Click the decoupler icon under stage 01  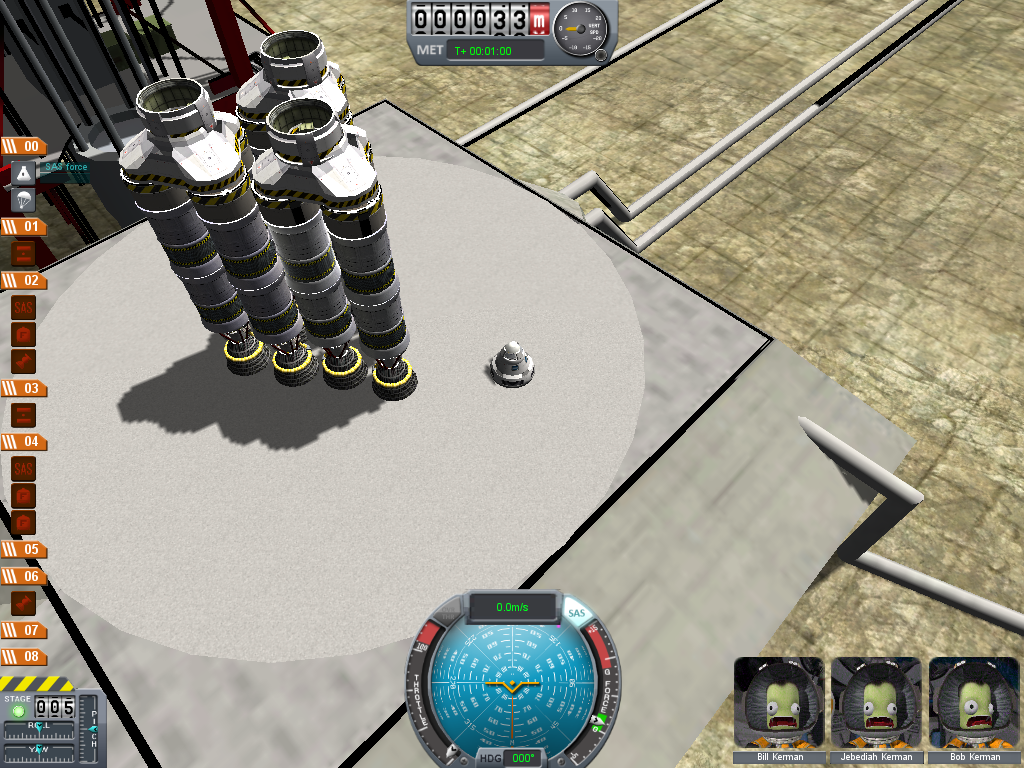point(24,254)
